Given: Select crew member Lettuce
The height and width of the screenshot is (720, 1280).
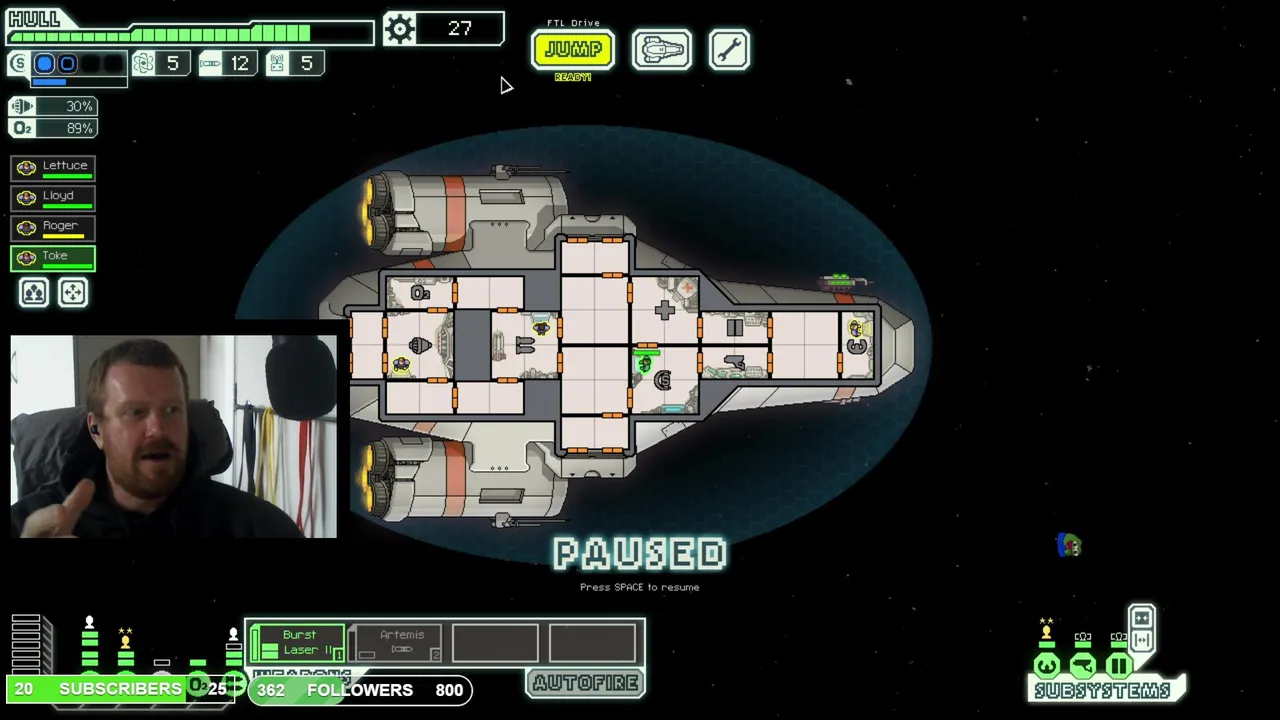Looking at the screenshot, I should click(53, 167).
